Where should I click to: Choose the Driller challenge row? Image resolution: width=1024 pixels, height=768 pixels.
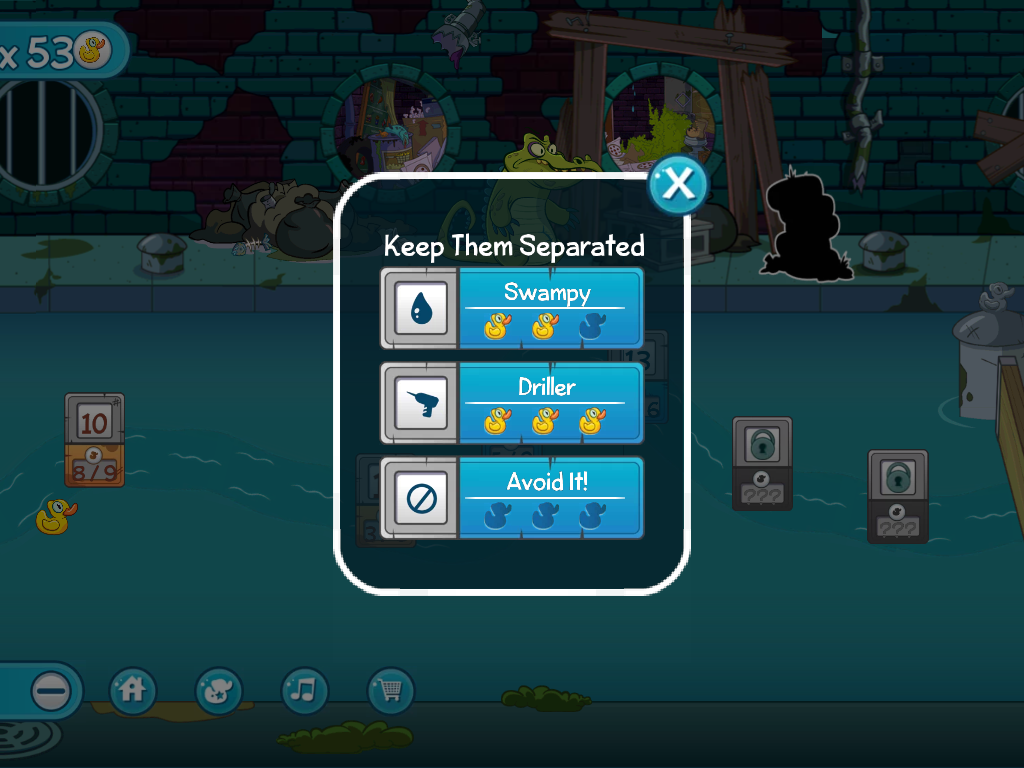512,403
